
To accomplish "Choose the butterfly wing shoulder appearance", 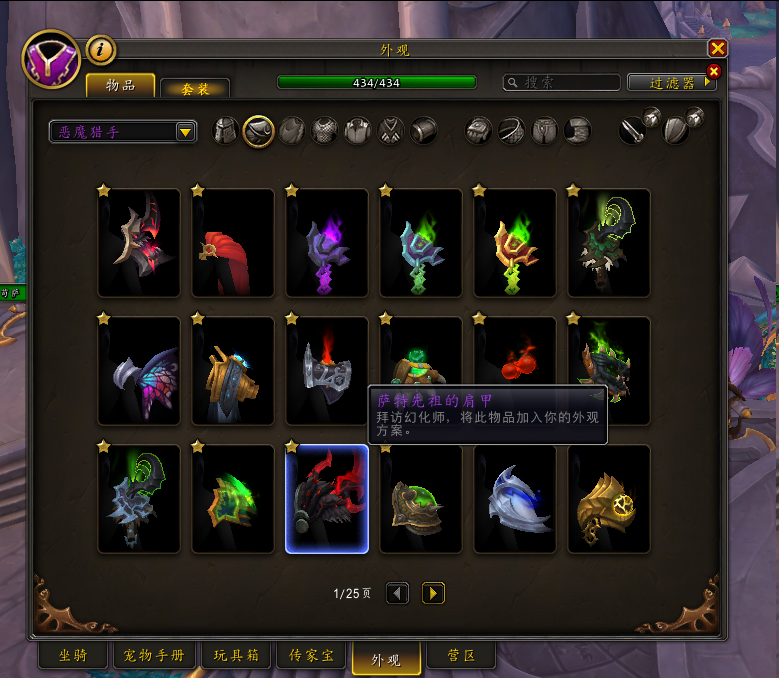I will [139, 370].
